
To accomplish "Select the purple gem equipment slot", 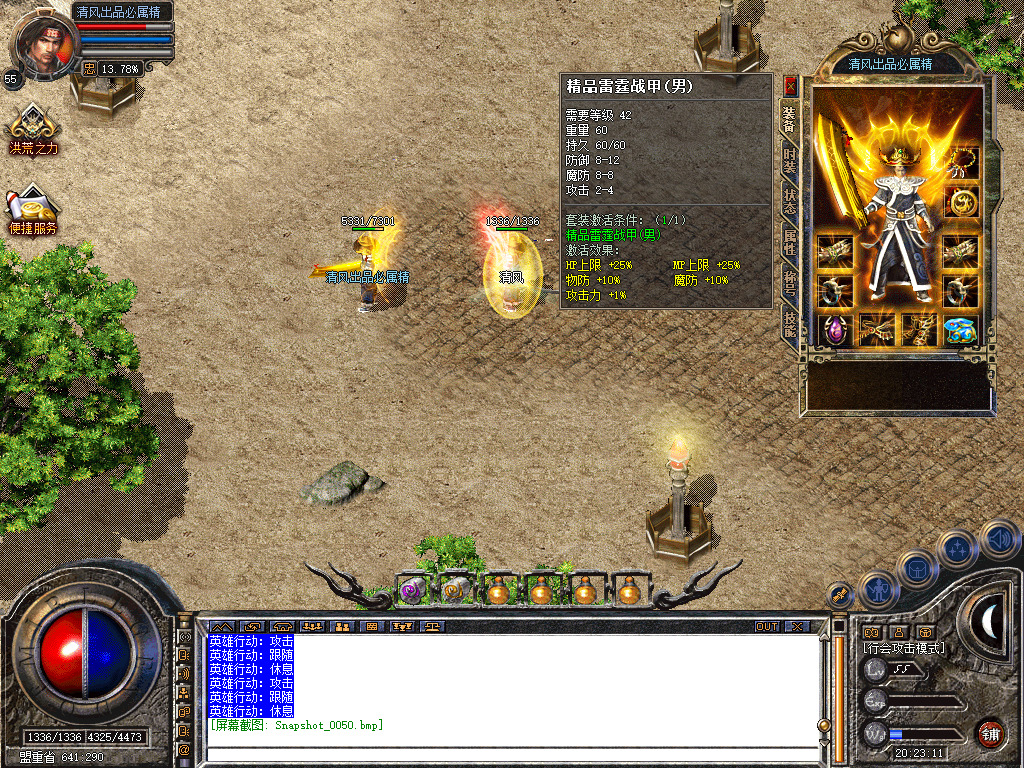I will [x=835, y=330].
